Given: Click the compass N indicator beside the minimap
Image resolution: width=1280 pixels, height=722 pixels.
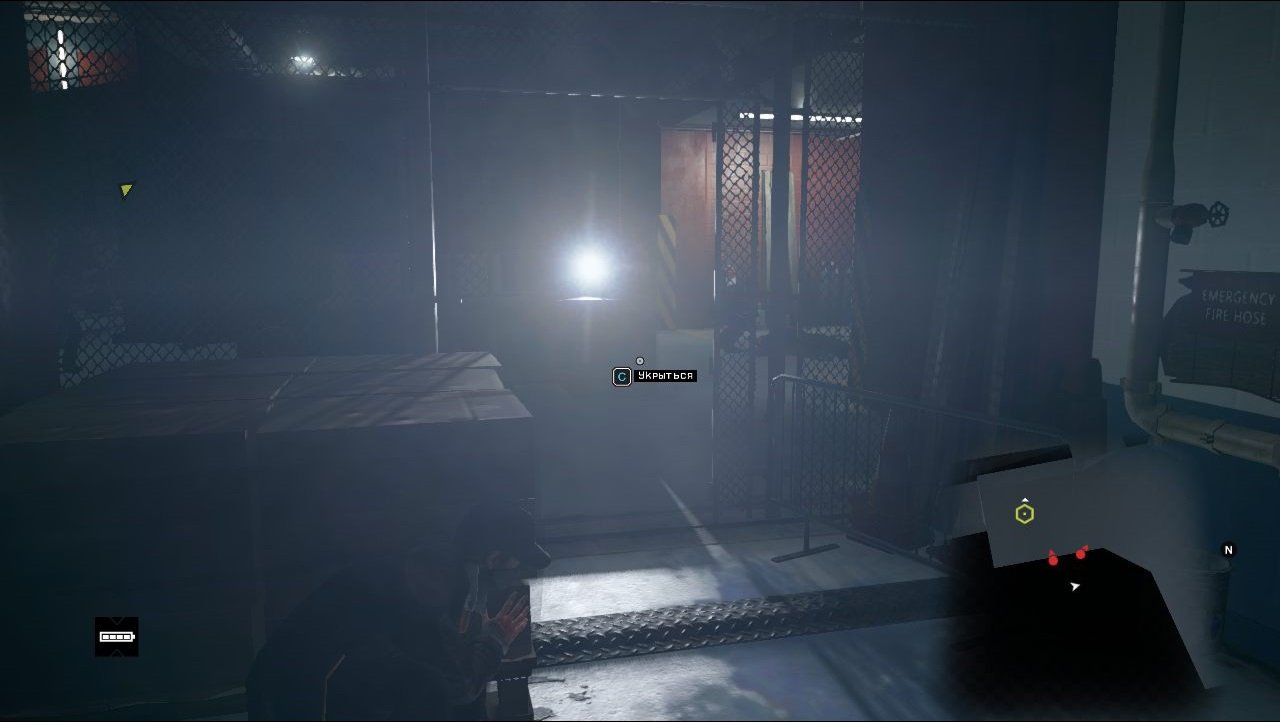Looking at the screenshot, I should pos(1229,549).
